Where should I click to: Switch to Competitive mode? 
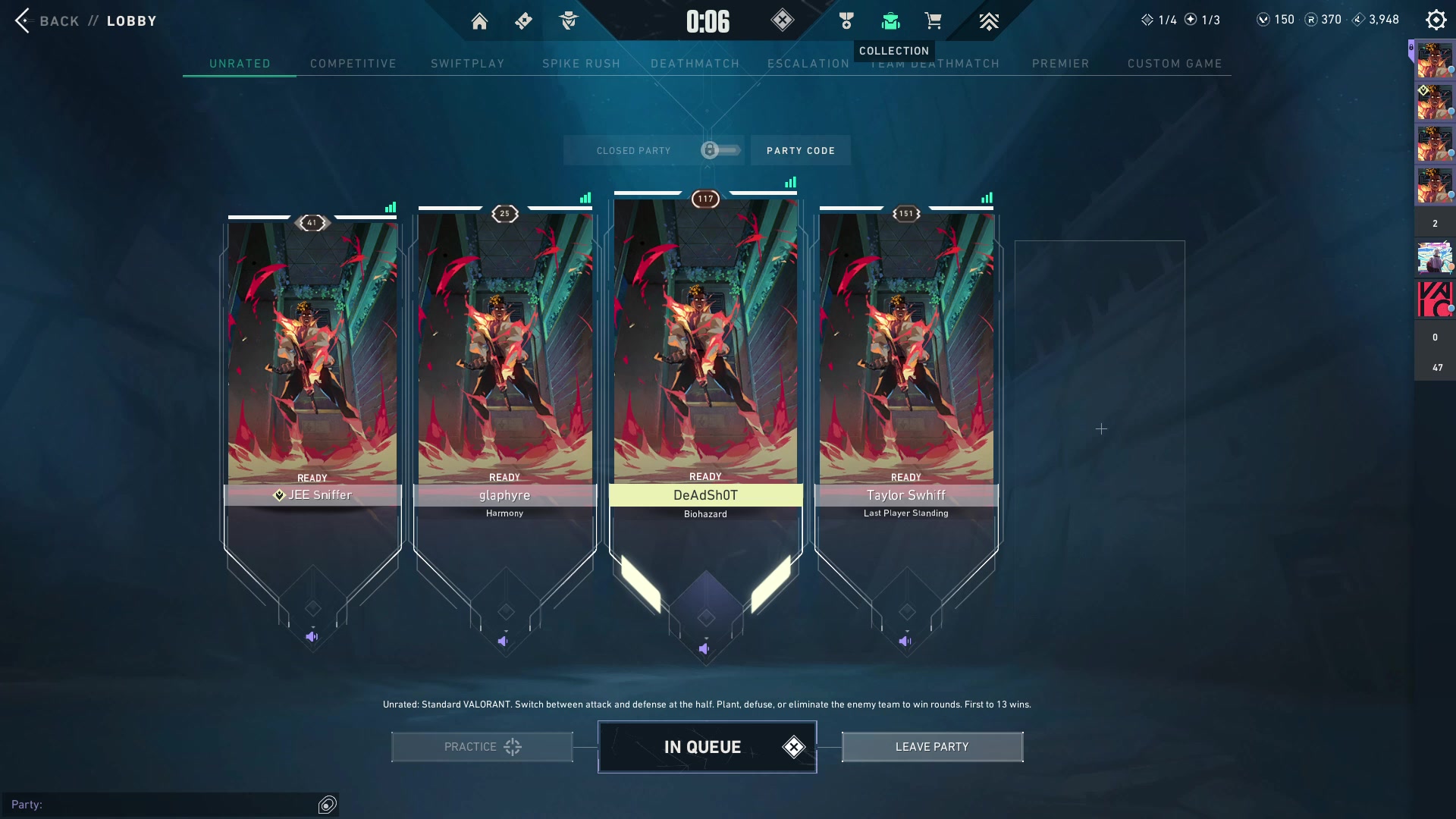tap(353, 64)
